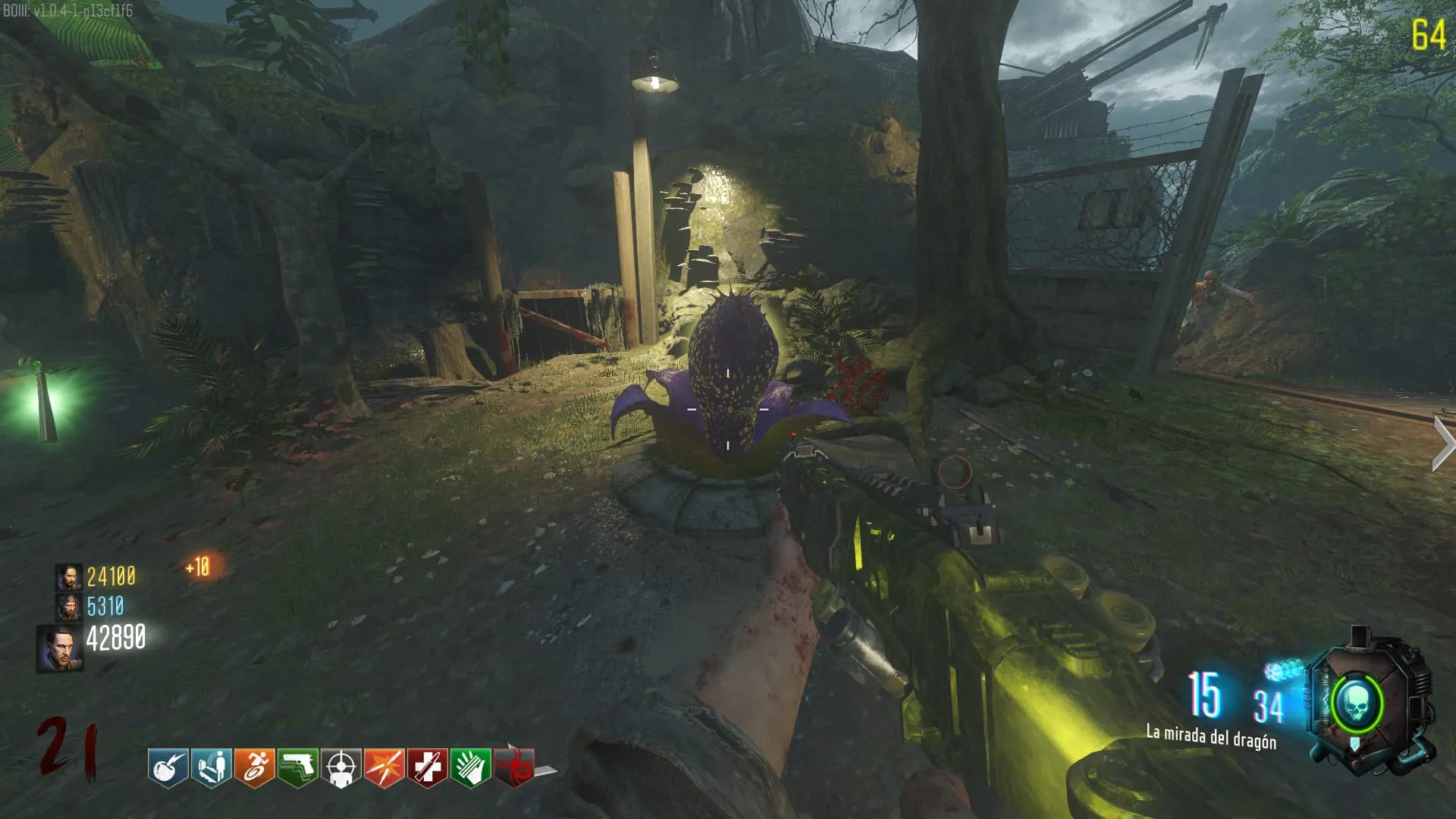Select the Double Tap crossed bullets perk
Image resolution: width=1456 pixels, height=819 pixels.
click(x=384, y=768)
